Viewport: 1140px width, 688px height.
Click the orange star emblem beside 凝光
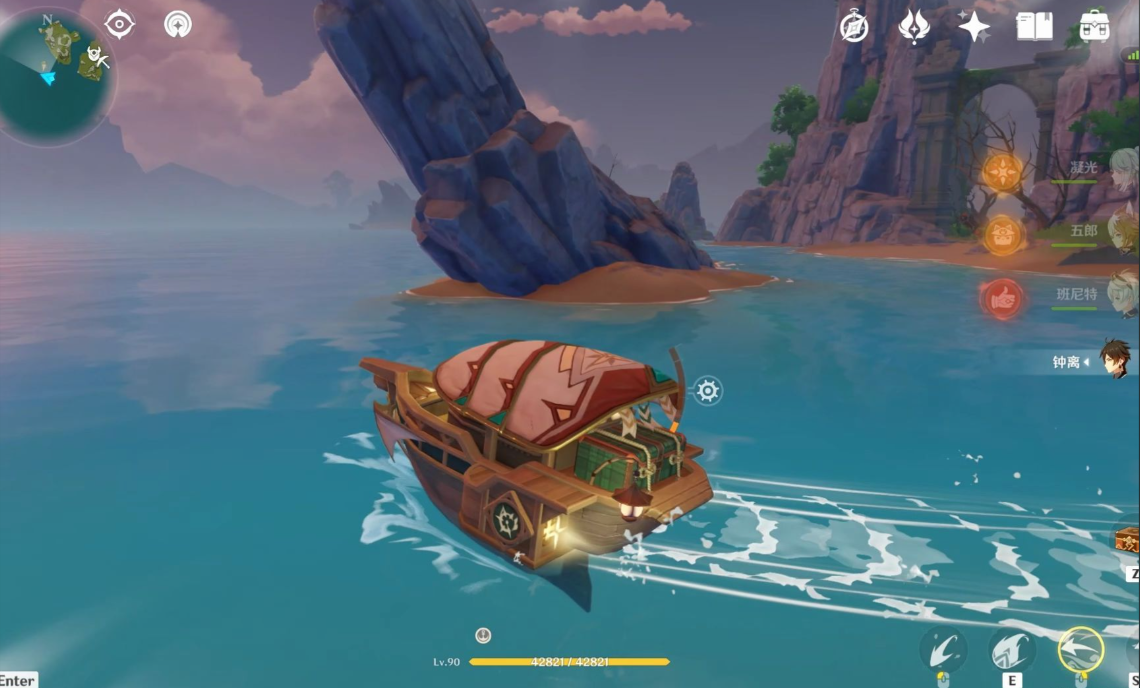click(x=1002, y=172)
